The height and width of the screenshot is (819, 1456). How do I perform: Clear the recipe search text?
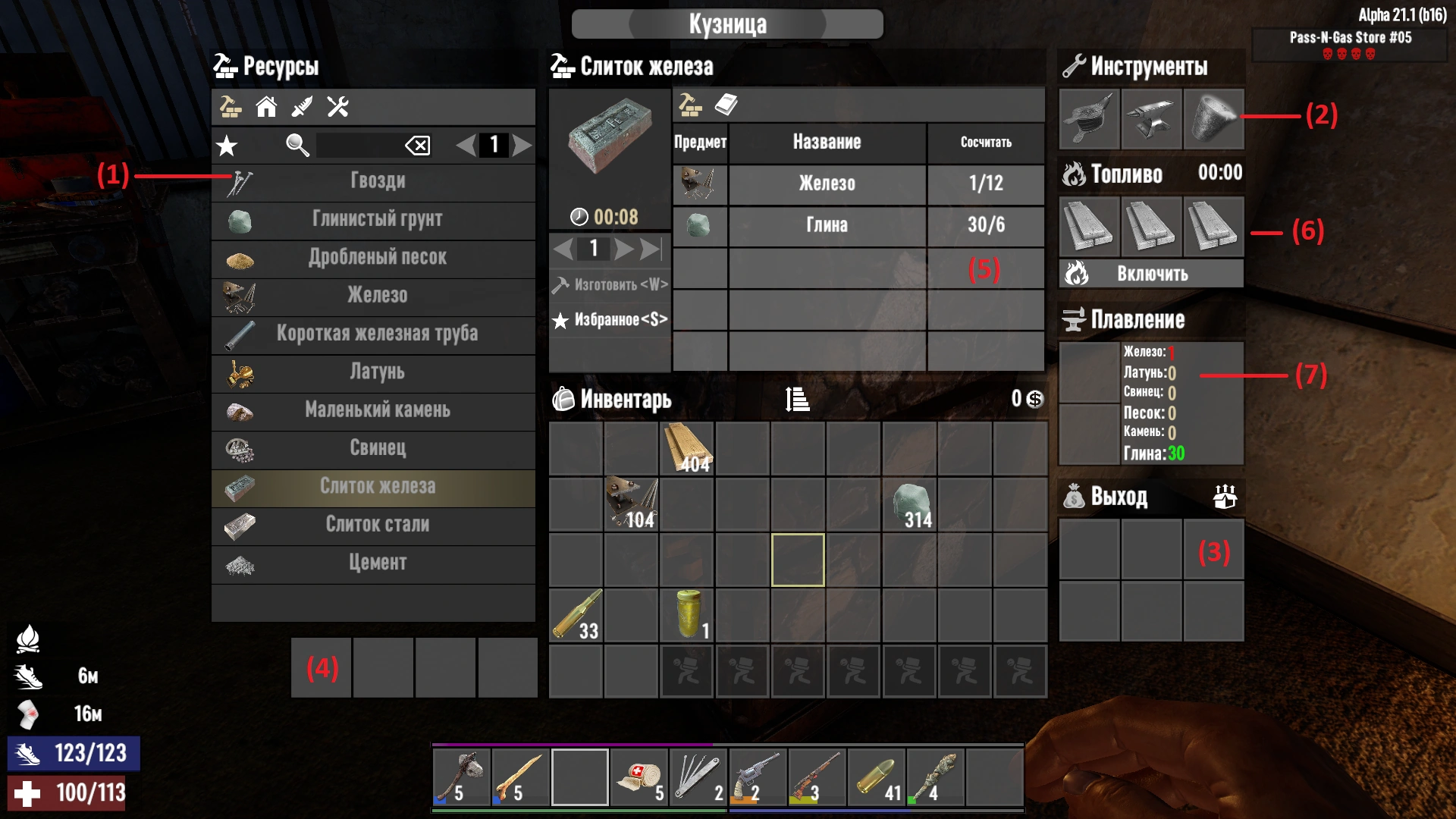(418, 145)
